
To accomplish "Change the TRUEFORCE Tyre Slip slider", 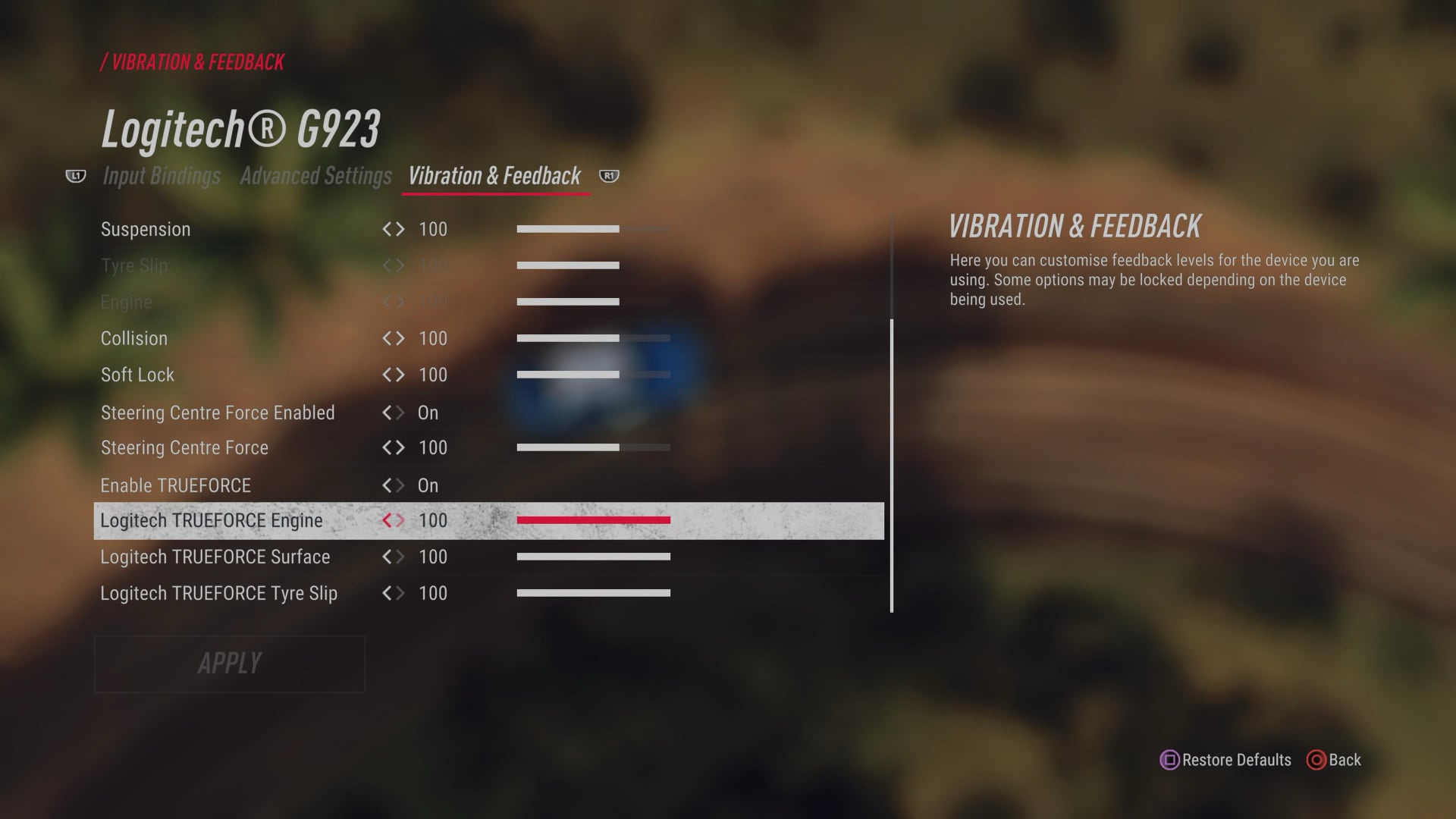I will [593, 593].
